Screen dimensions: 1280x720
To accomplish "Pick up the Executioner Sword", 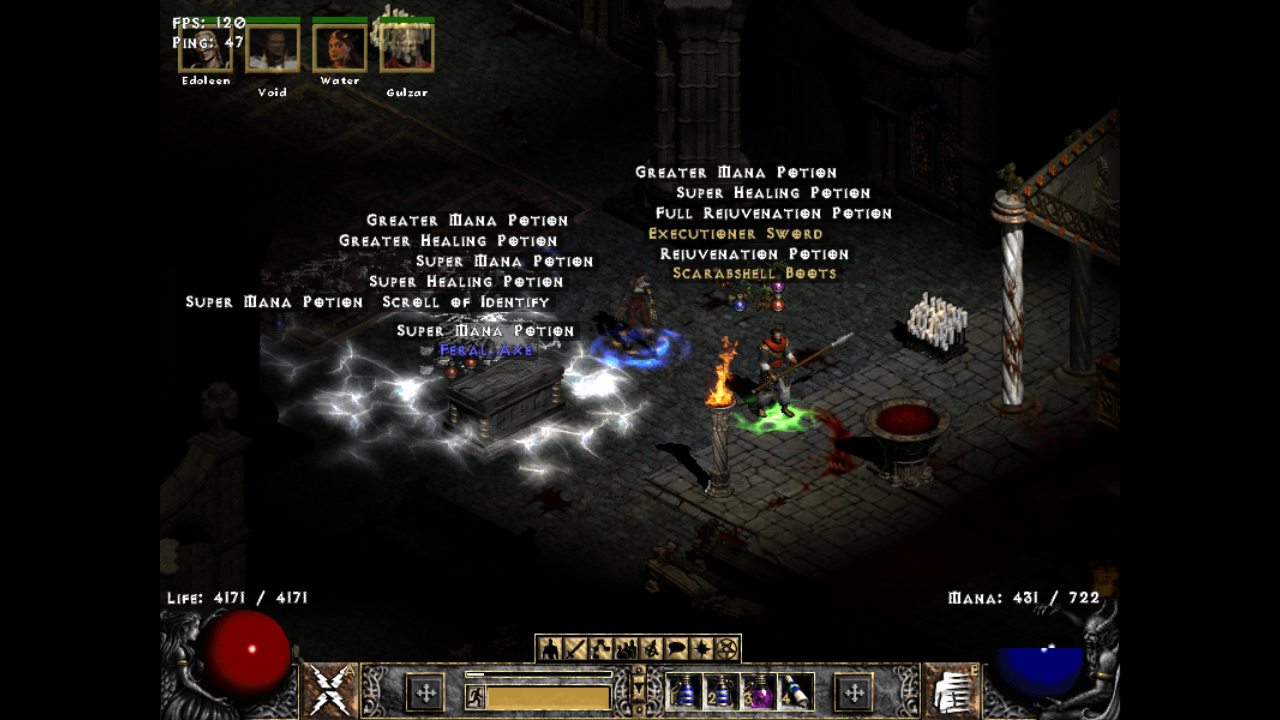I will pos(737,232).
